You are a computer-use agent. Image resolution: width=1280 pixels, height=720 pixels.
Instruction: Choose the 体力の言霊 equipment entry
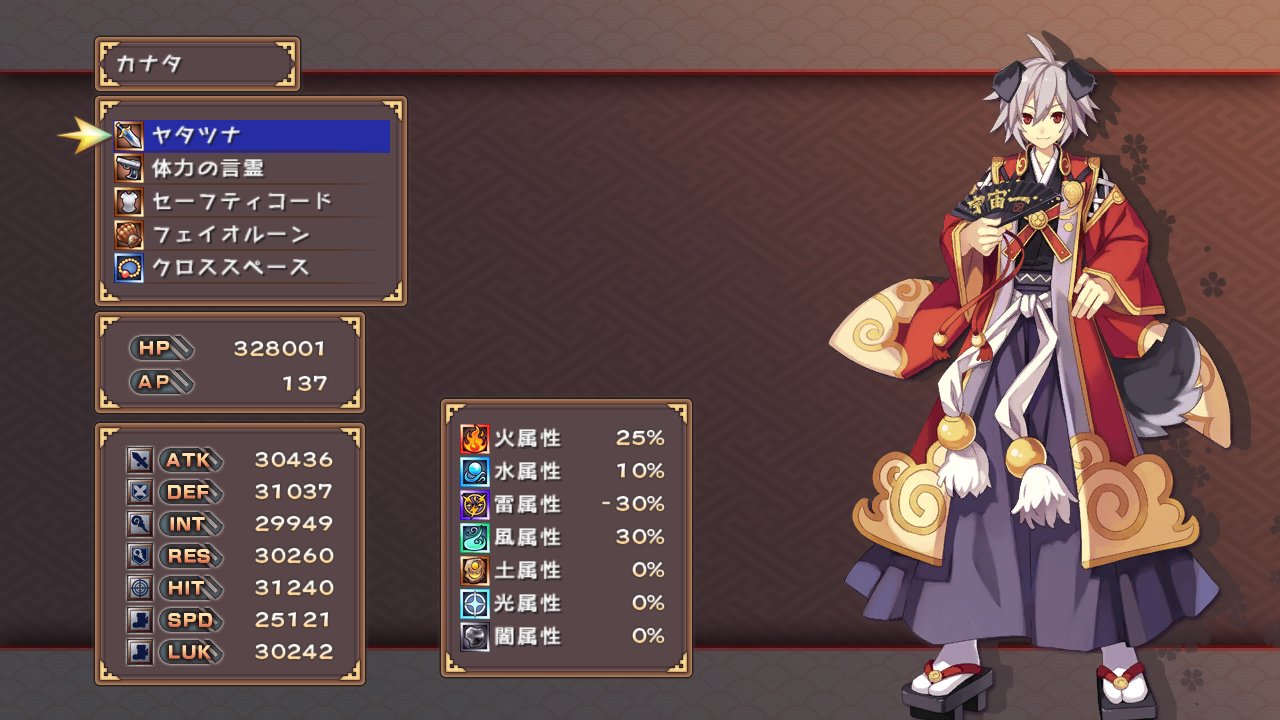(x=250, y=168)
